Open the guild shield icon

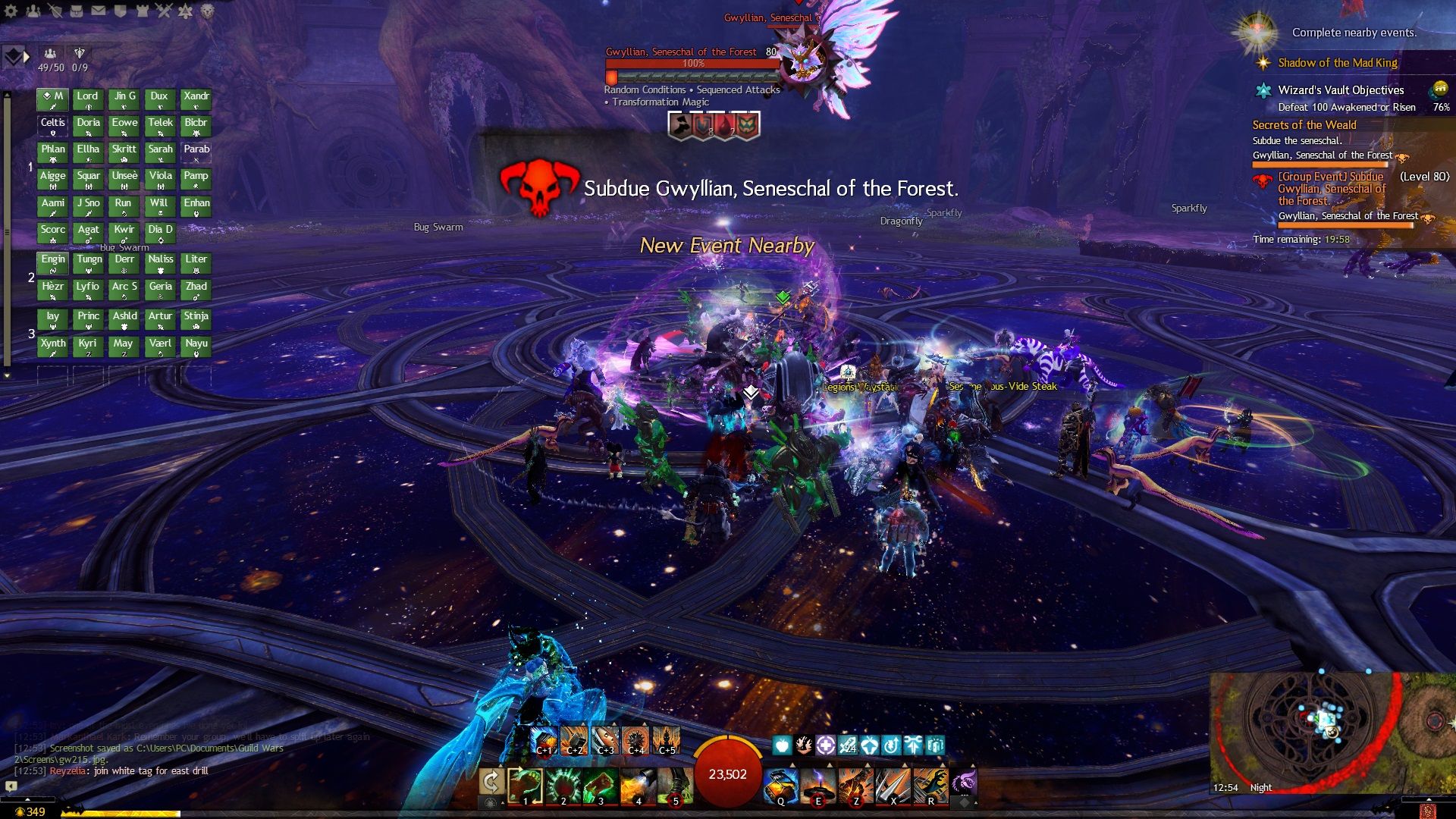pos(120,11)
